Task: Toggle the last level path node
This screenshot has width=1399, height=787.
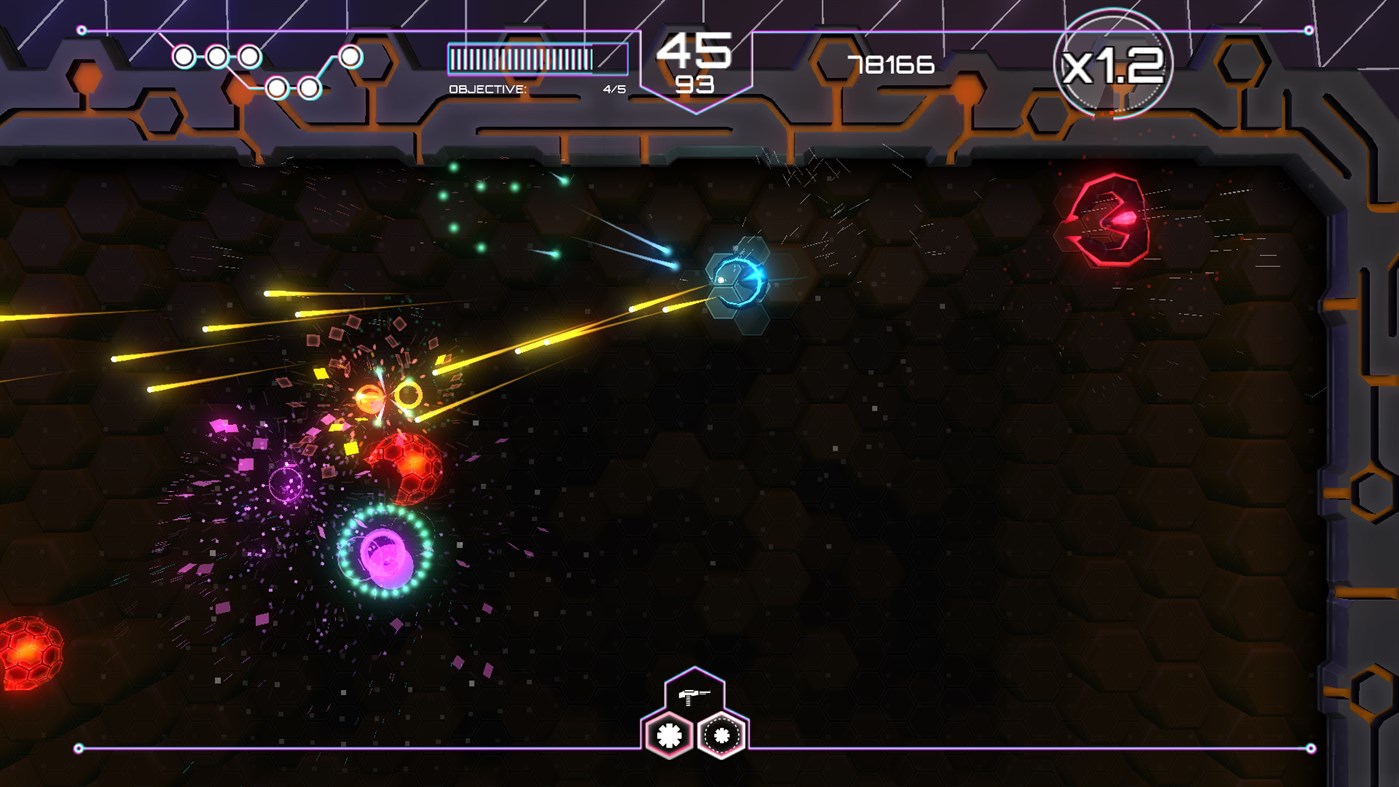Action: coord(350,55)
